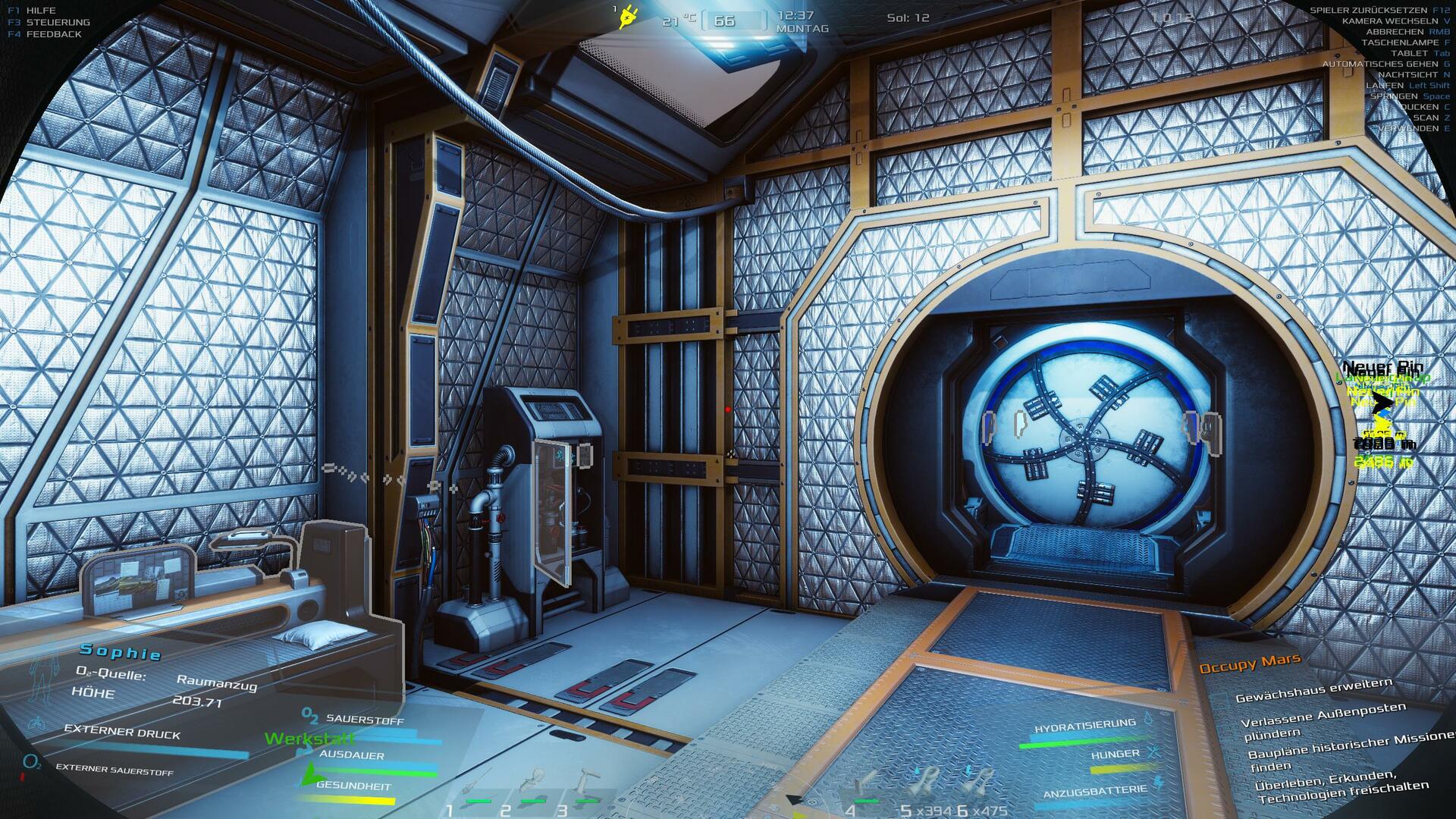Viewport: 1456px width, 819px height.
Task: Open the Occupy Mars quest tracker title
Action: tap(1249, 664)
